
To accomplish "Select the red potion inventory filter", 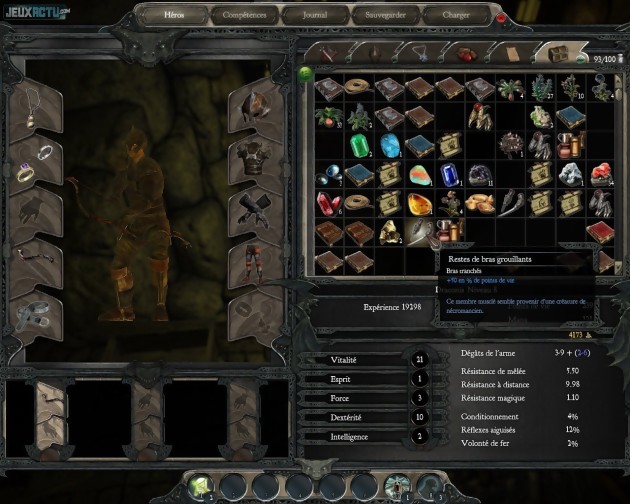I will [466, 54].
